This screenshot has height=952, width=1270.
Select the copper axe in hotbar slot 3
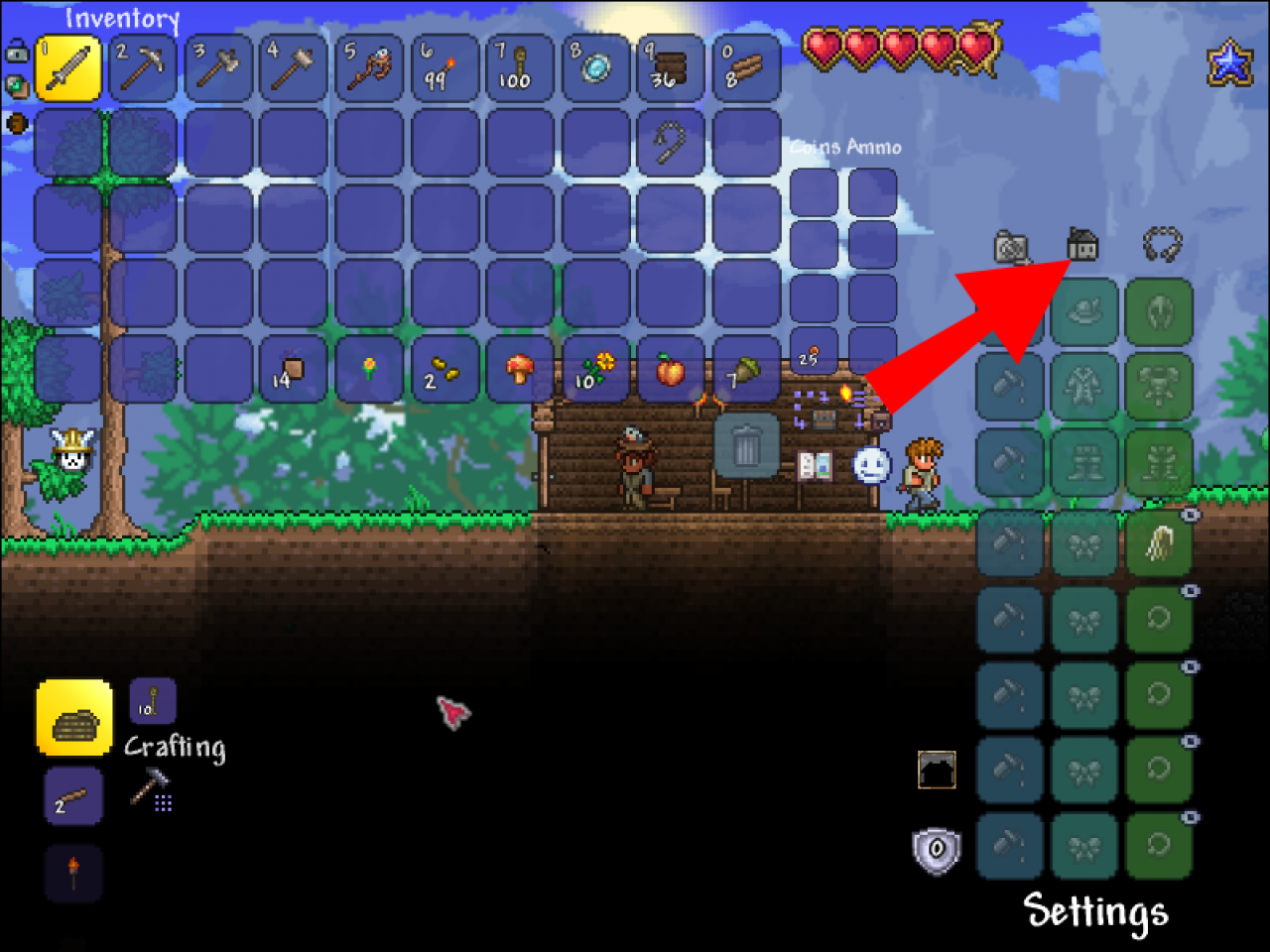(x=217, y=66)
